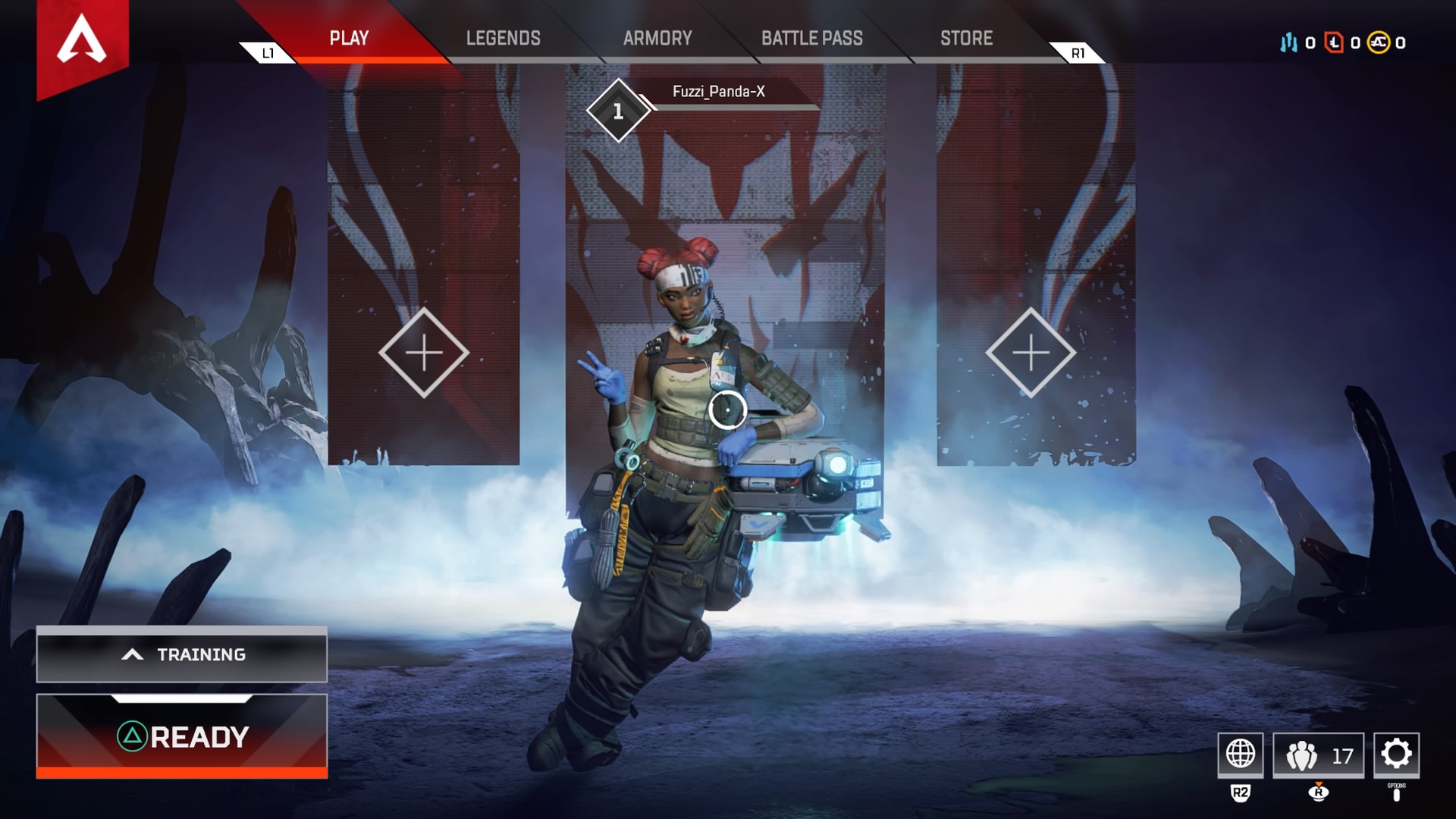Viewport: 1456px width, 819px height.
Task: Switch to the Play tab
Action: tap(349, 38)
